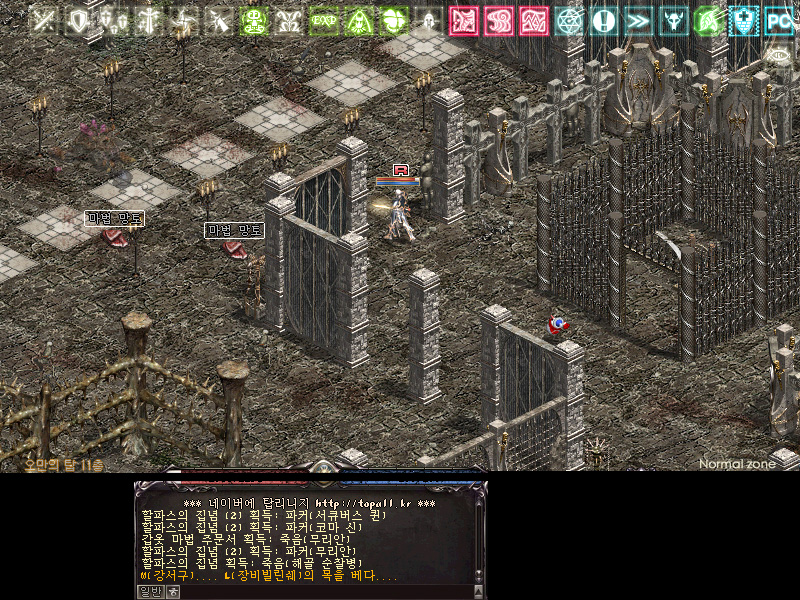
Task: Select the white pinwheel blade icon
Action: click(183, 20)
